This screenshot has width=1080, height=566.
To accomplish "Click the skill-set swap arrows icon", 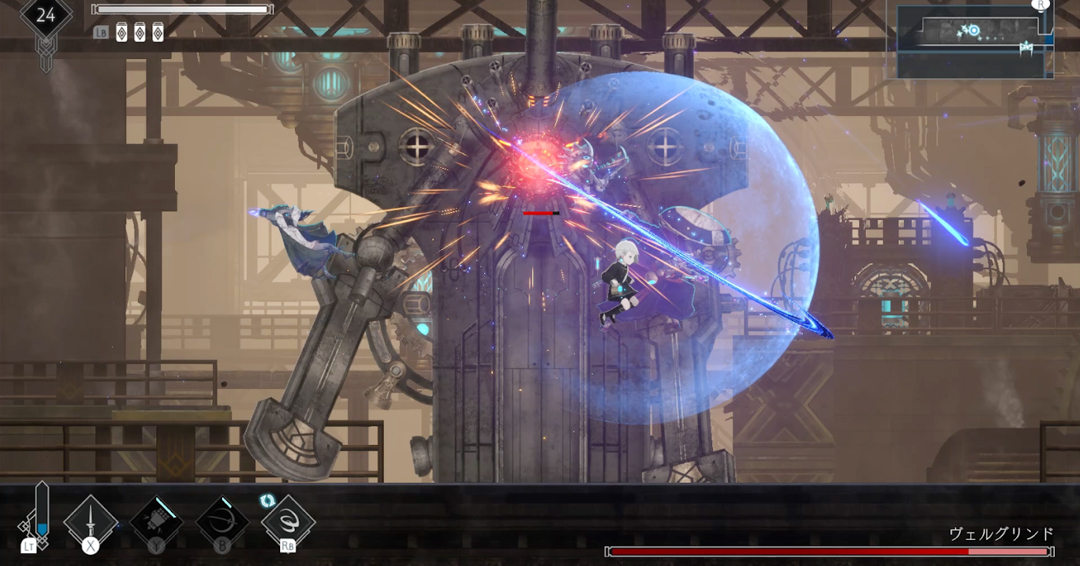I will tap(267, 499).
